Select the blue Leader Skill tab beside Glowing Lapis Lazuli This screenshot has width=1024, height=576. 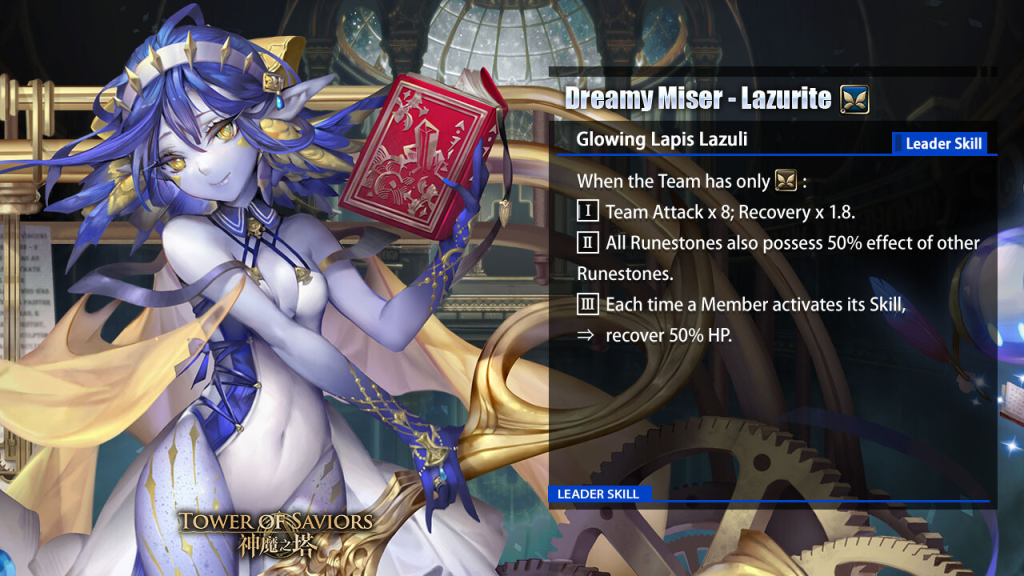(940, 143)
